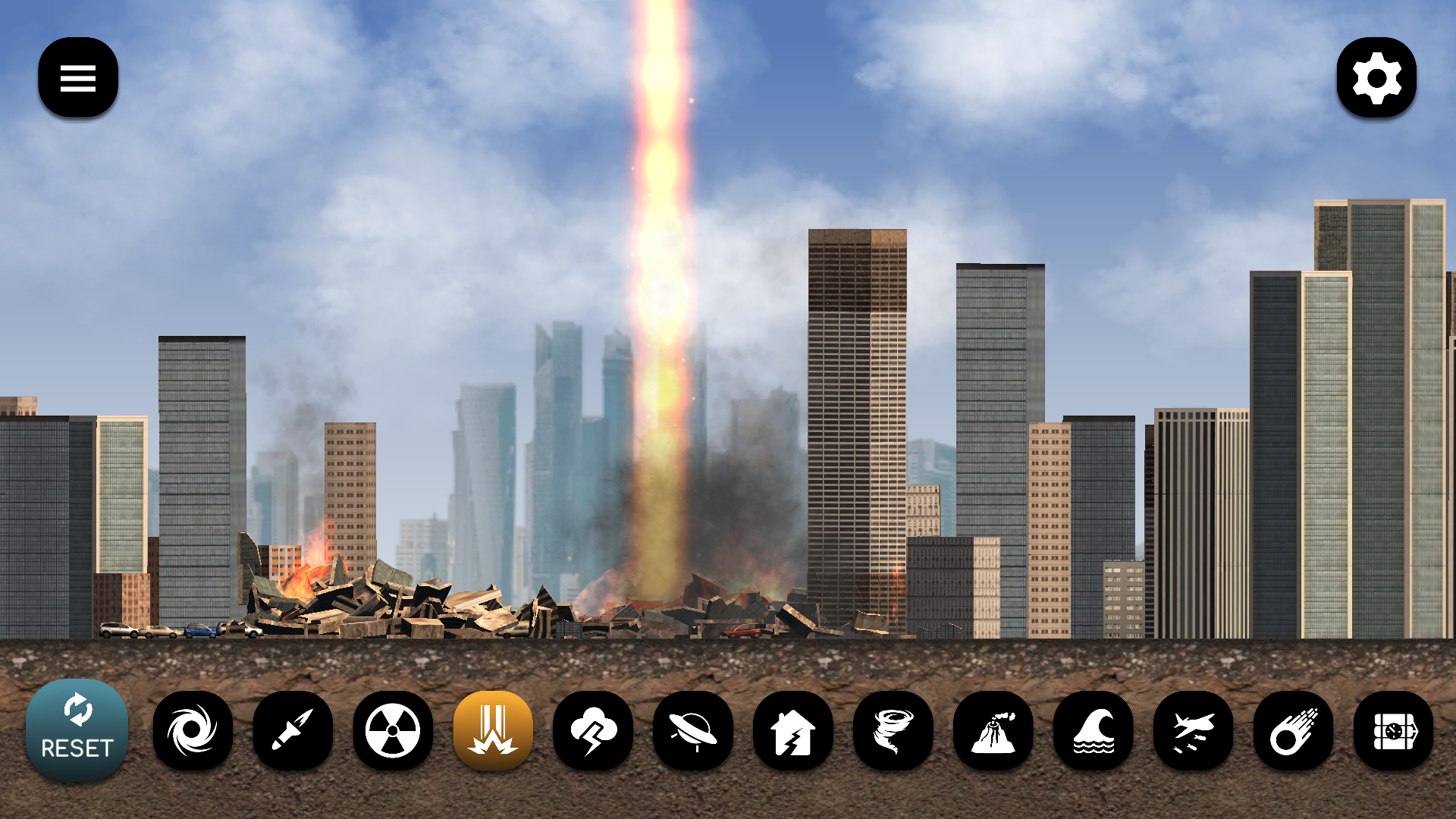This screenshot has width=1456, height=819.
Task: Choose the nuclear bomb disaster
Action: tap(394, 730)
